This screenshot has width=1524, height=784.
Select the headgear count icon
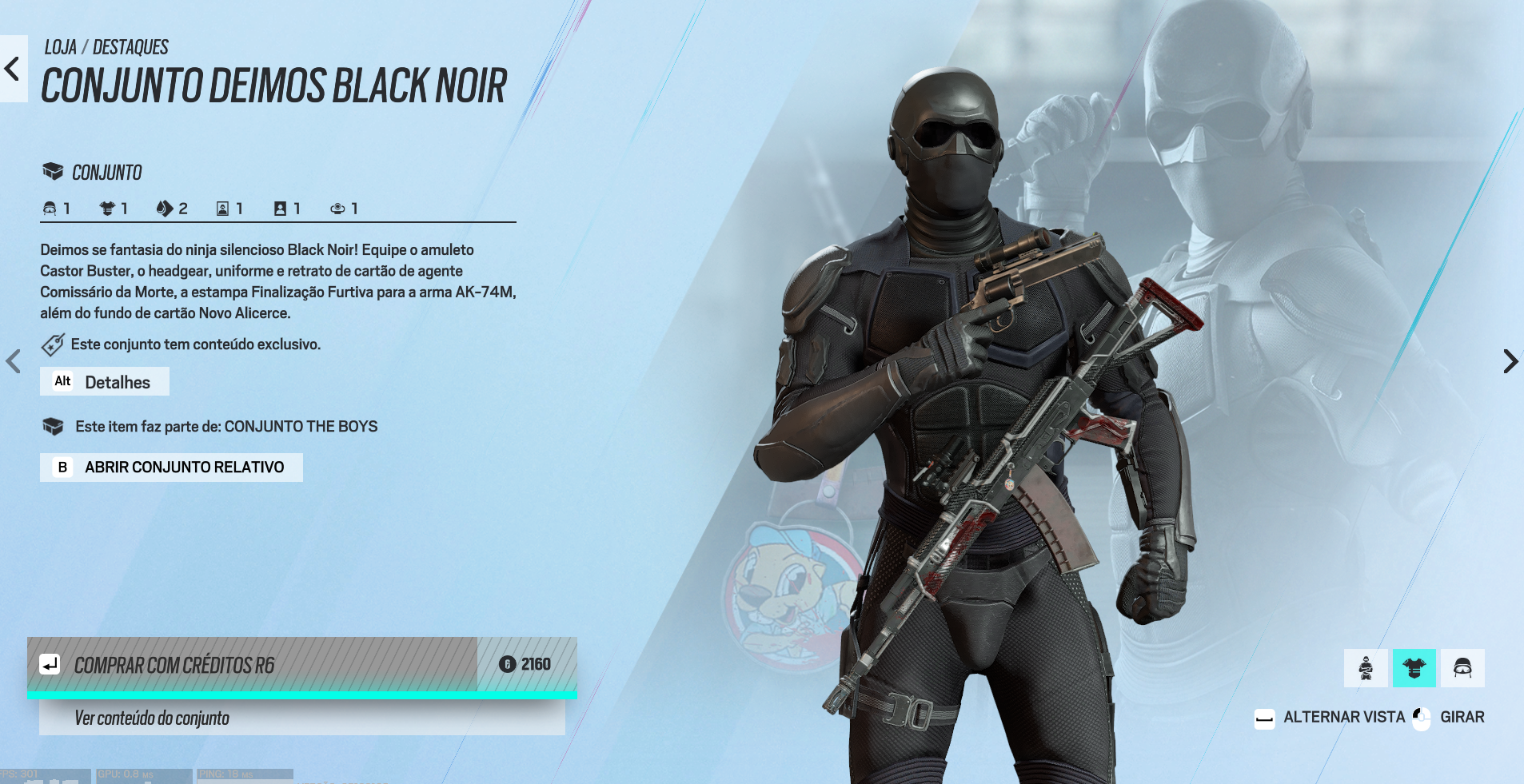pos(50,208)
